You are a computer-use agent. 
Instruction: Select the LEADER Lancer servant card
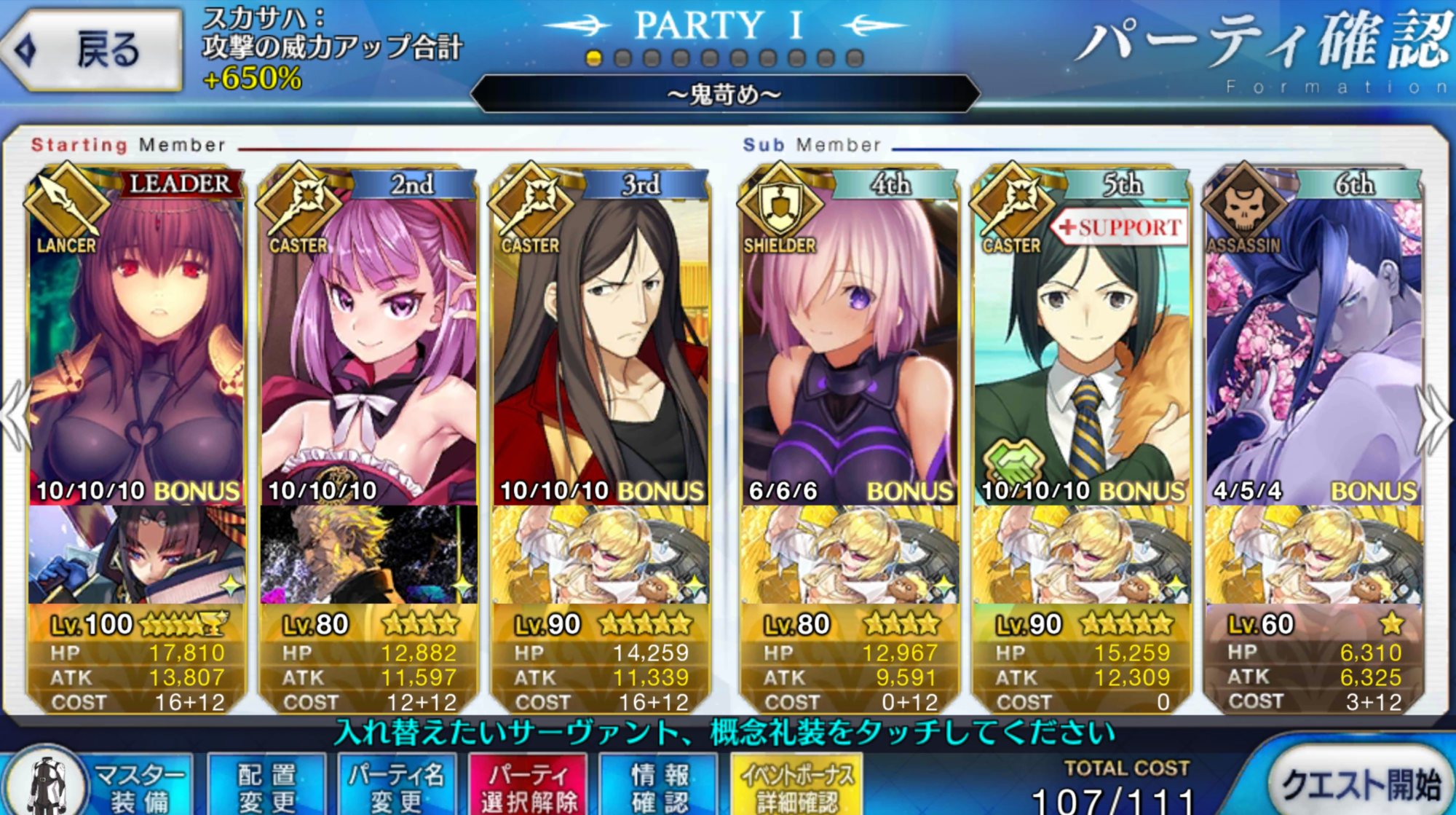pyautogui.click(x=136, y=342)
